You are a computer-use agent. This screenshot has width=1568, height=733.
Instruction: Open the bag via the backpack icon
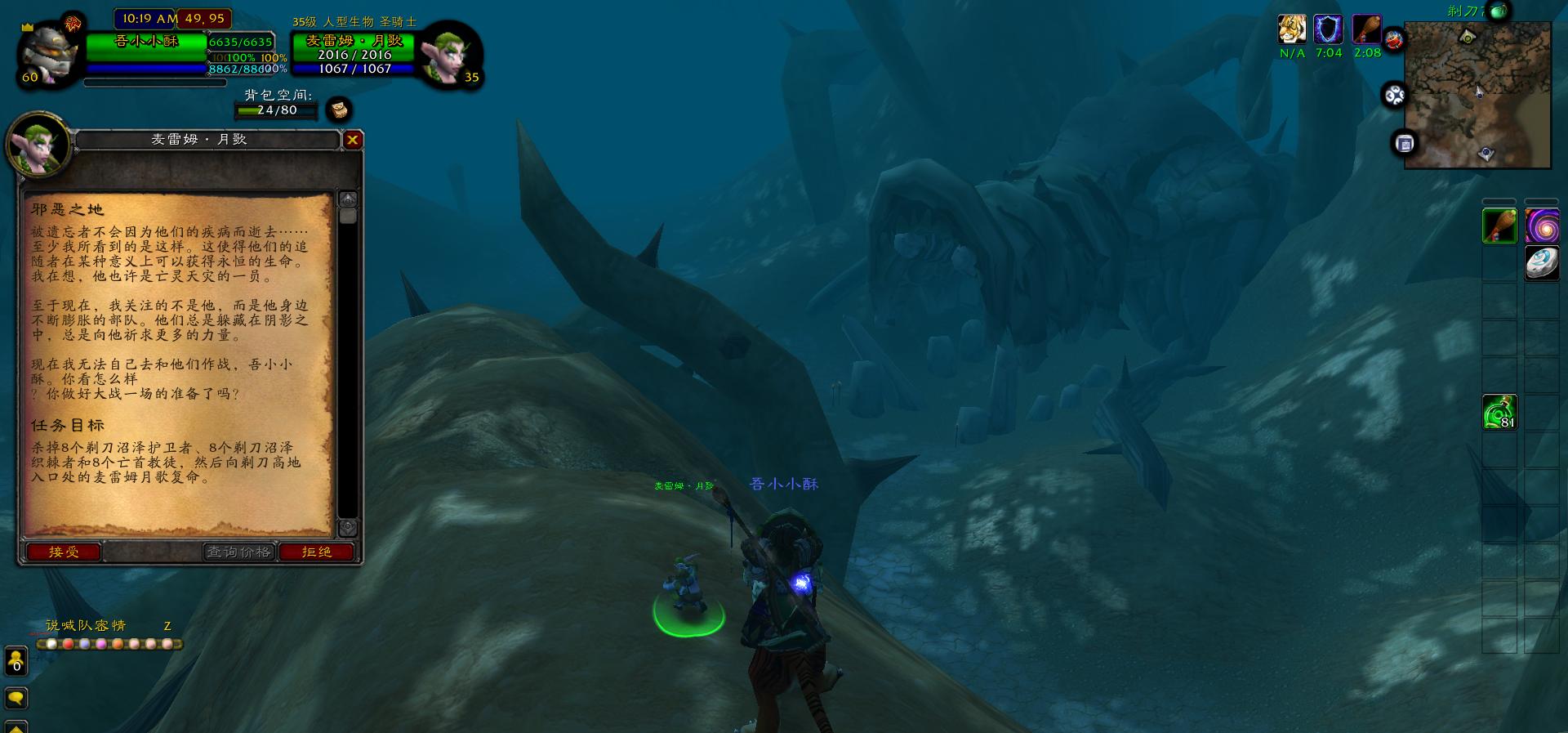[339, 109]
